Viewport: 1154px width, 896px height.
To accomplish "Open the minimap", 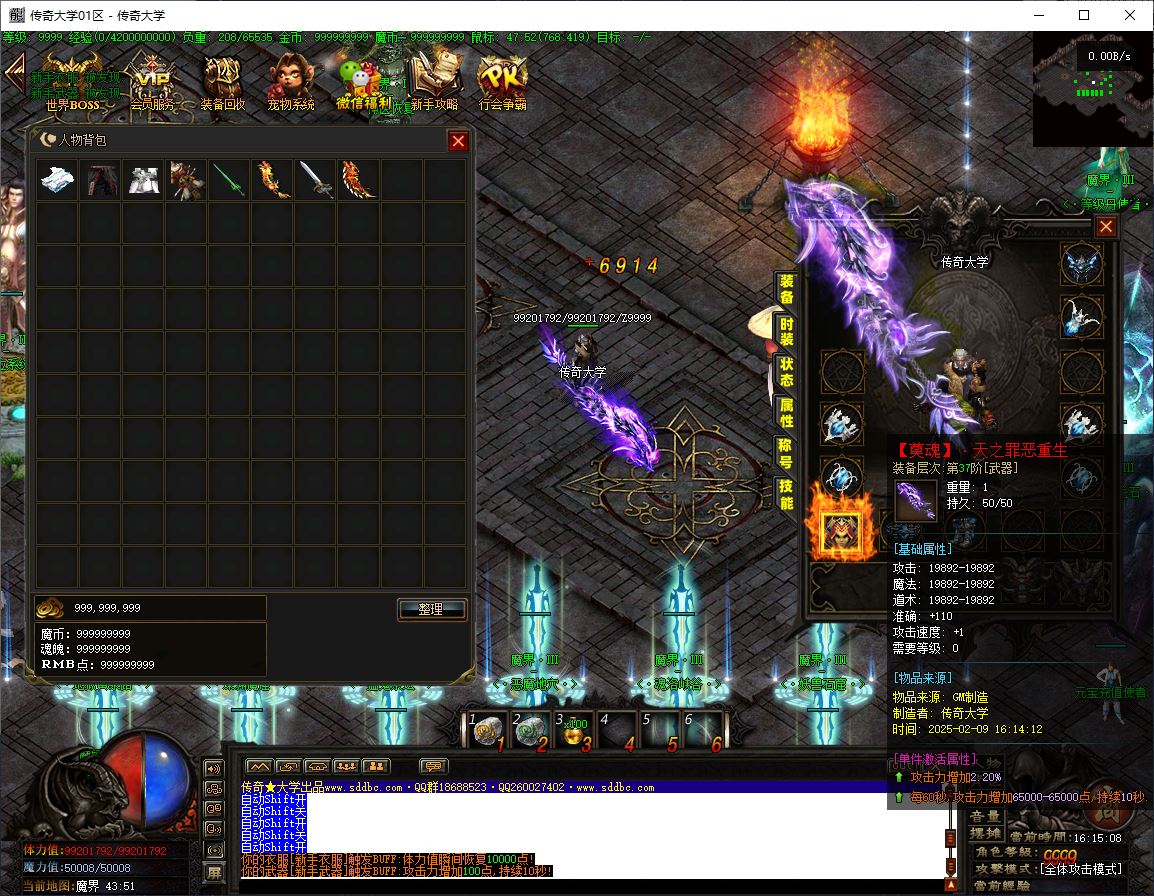I will pyautogui.click(x=1093, y=88).
